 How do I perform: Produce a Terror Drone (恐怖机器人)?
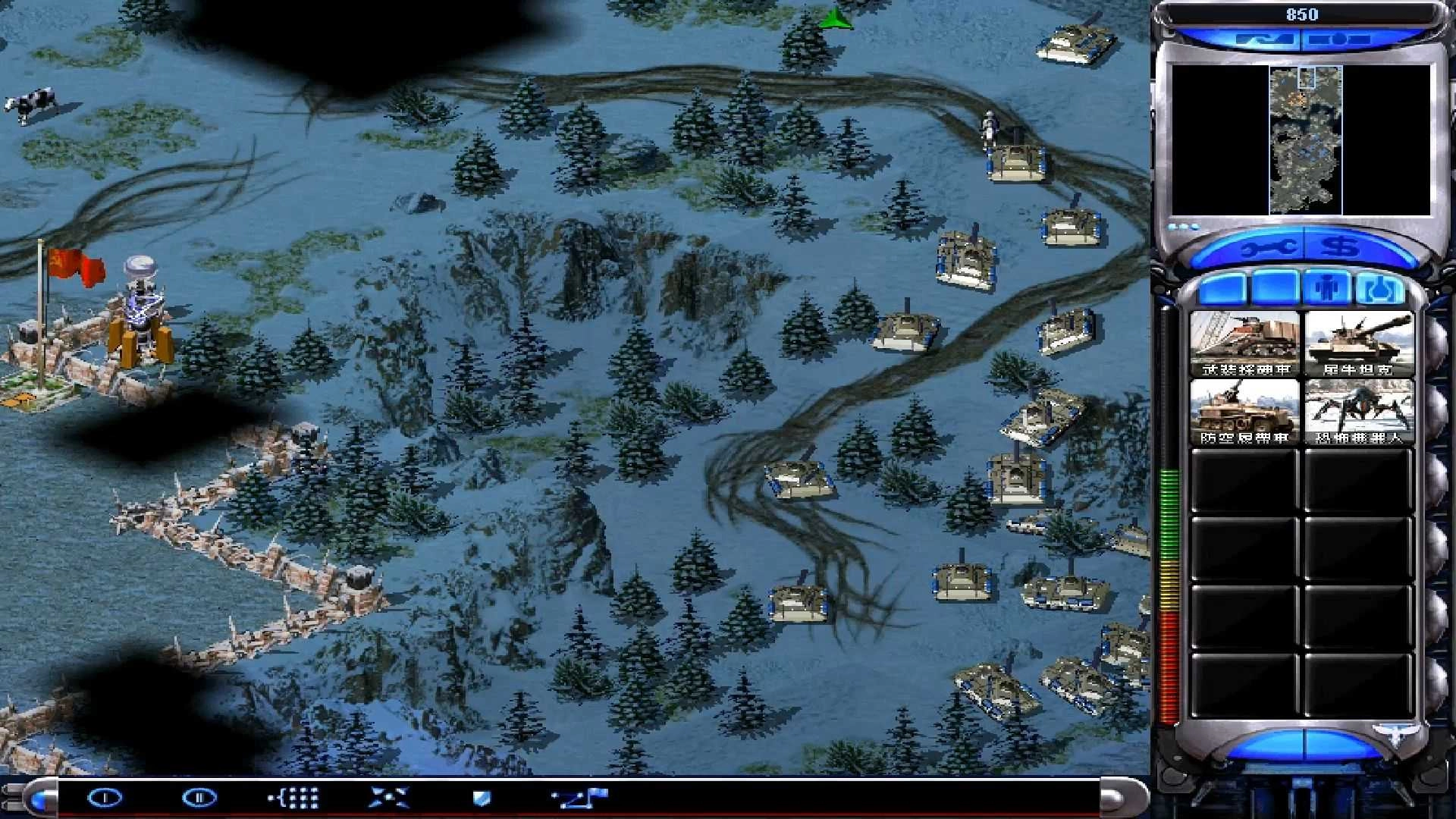click(1357, 412)
